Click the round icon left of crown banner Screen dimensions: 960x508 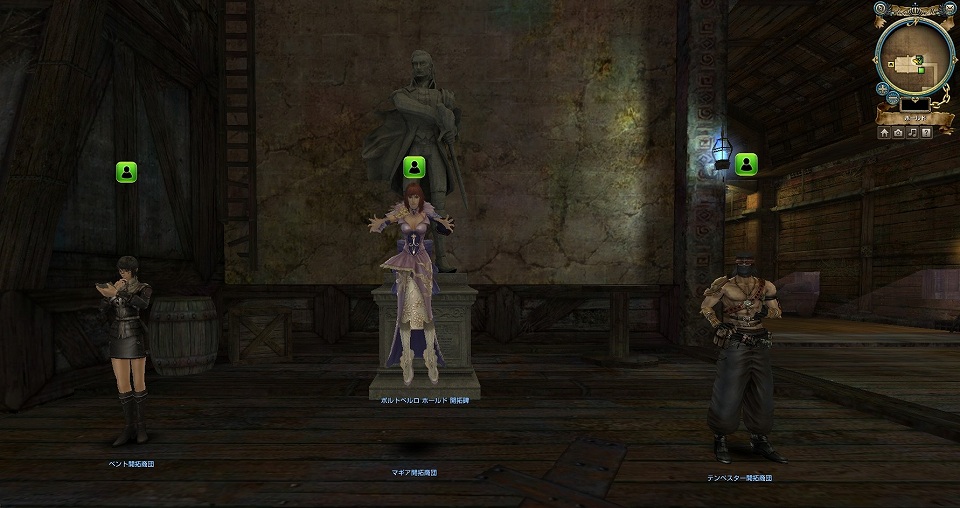(x=879, y=8)
